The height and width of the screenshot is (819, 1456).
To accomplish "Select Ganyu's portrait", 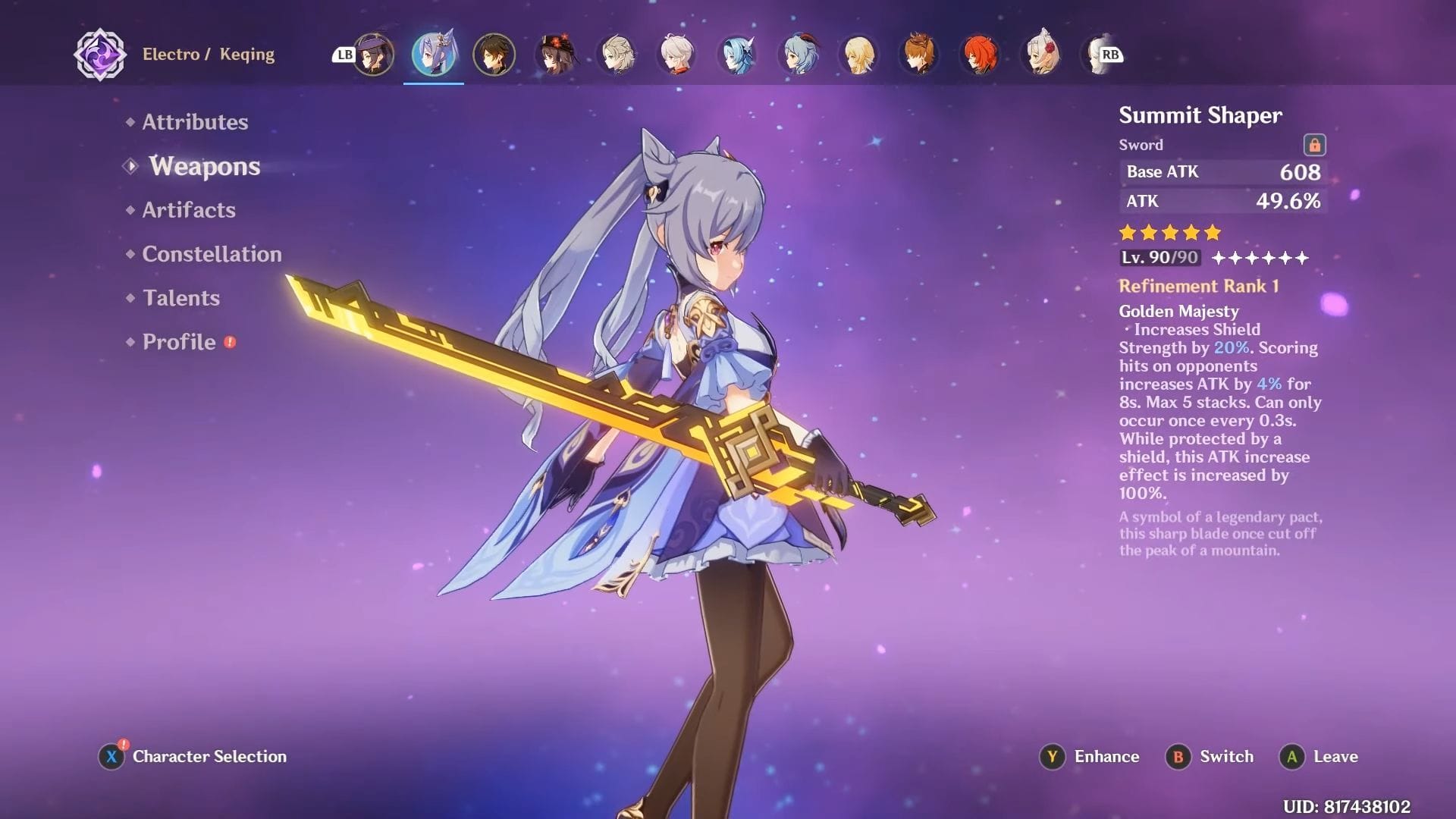I will (x=799, y=55).
